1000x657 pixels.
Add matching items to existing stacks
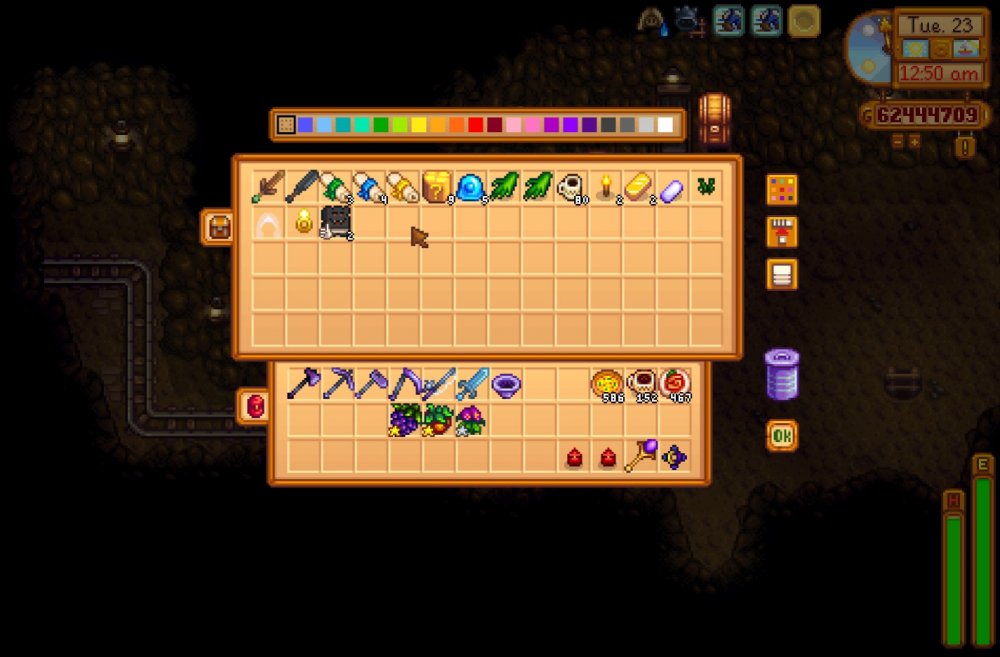[781, 231]
